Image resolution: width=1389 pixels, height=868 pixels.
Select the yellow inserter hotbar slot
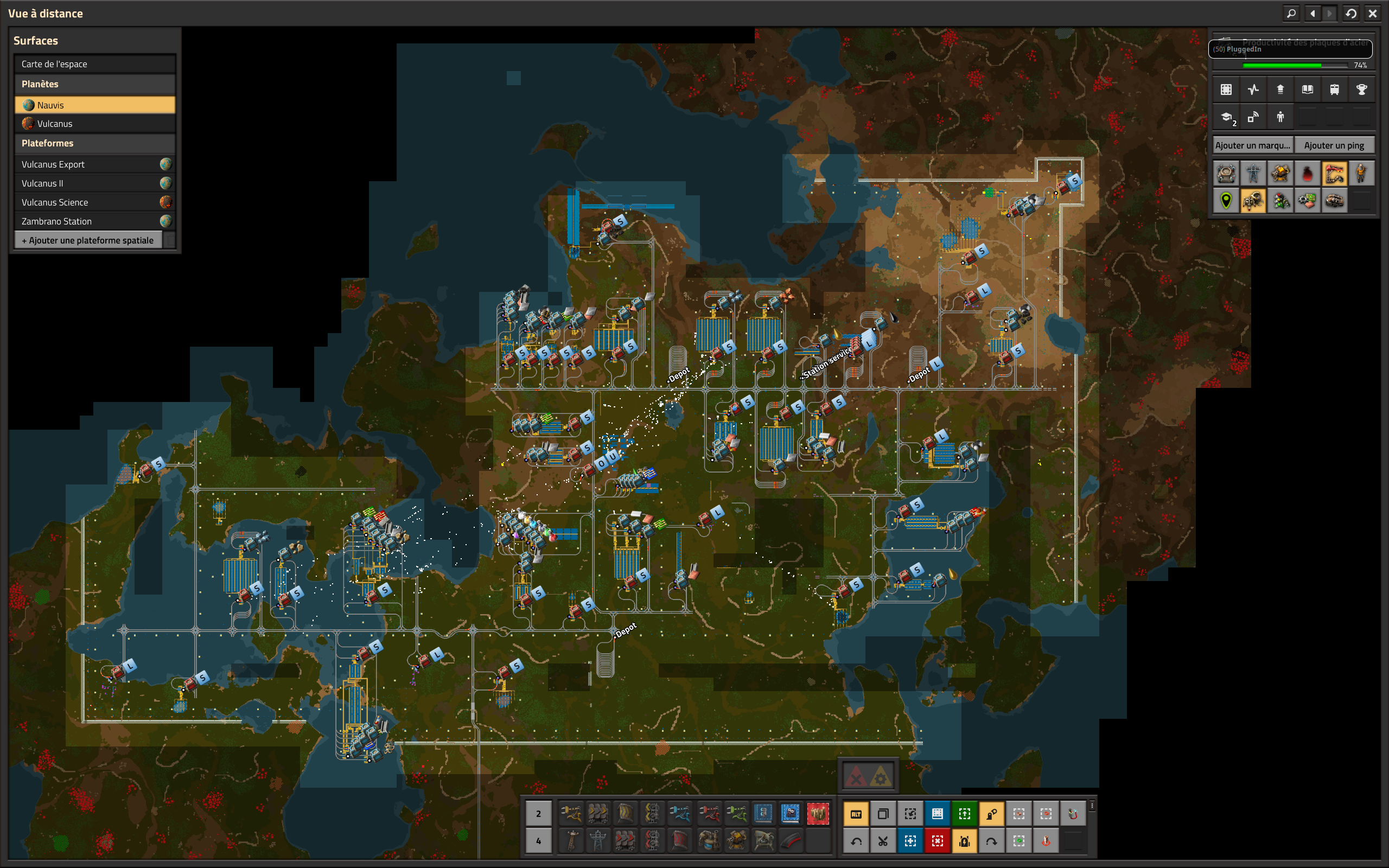[x=571, y=813]
